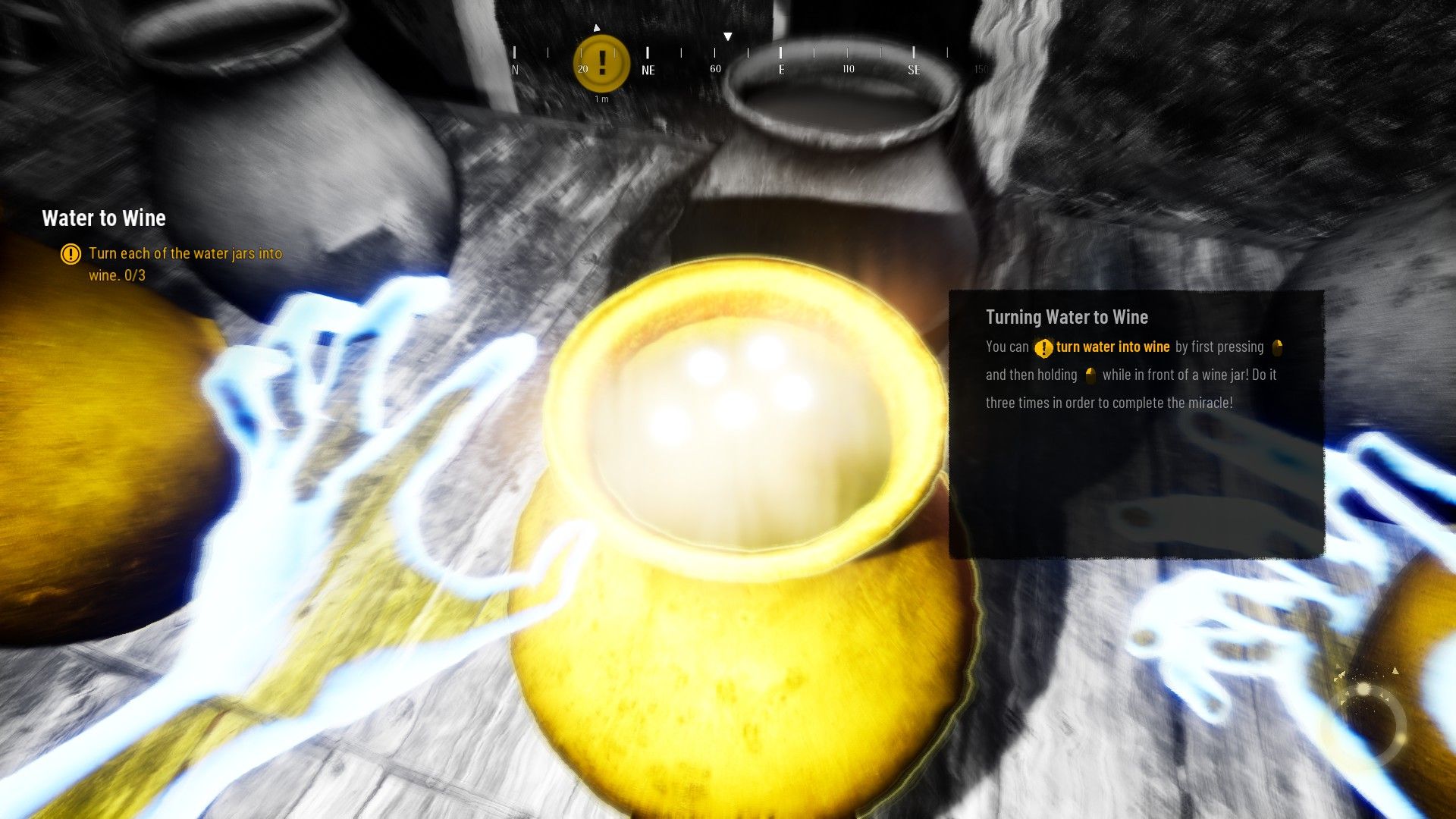1456x819 pixels.
Task: Click the E marker on the compass strip
Action: pos(781,70)
